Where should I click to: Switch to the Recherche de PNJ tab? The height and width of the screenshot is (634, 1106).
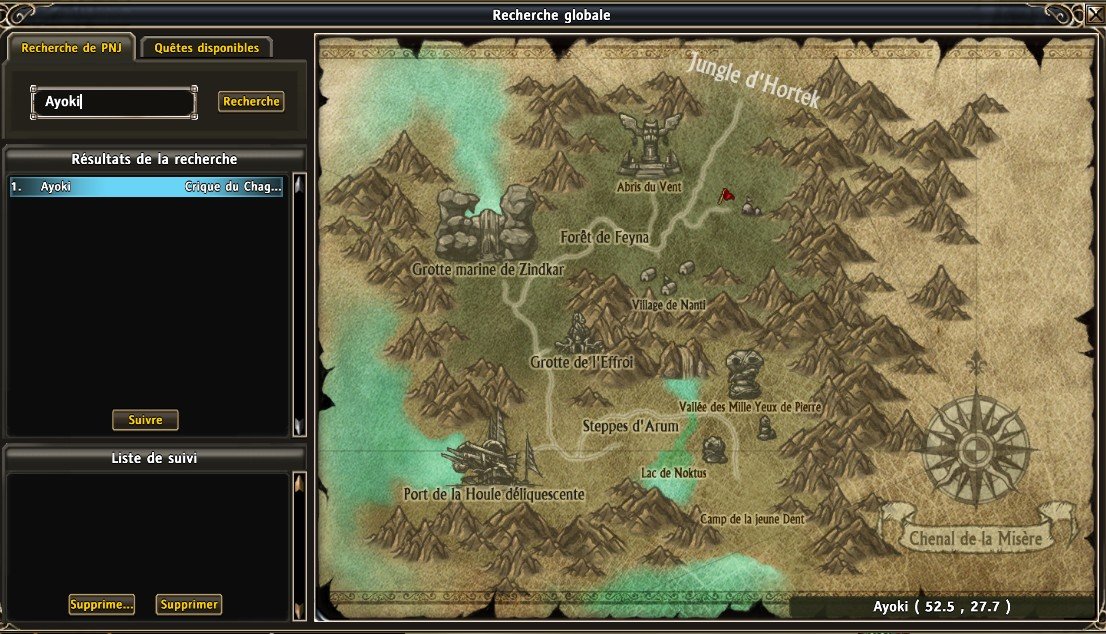click(x=70, y=48)
